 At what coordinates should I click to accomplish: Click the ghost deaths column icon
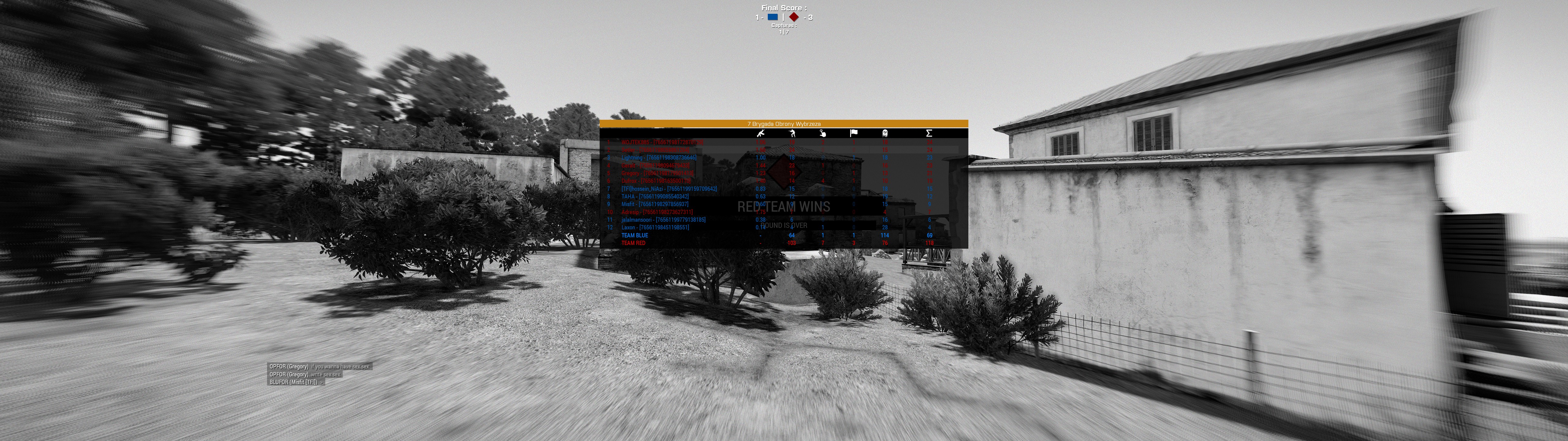[x=884, y=133]
